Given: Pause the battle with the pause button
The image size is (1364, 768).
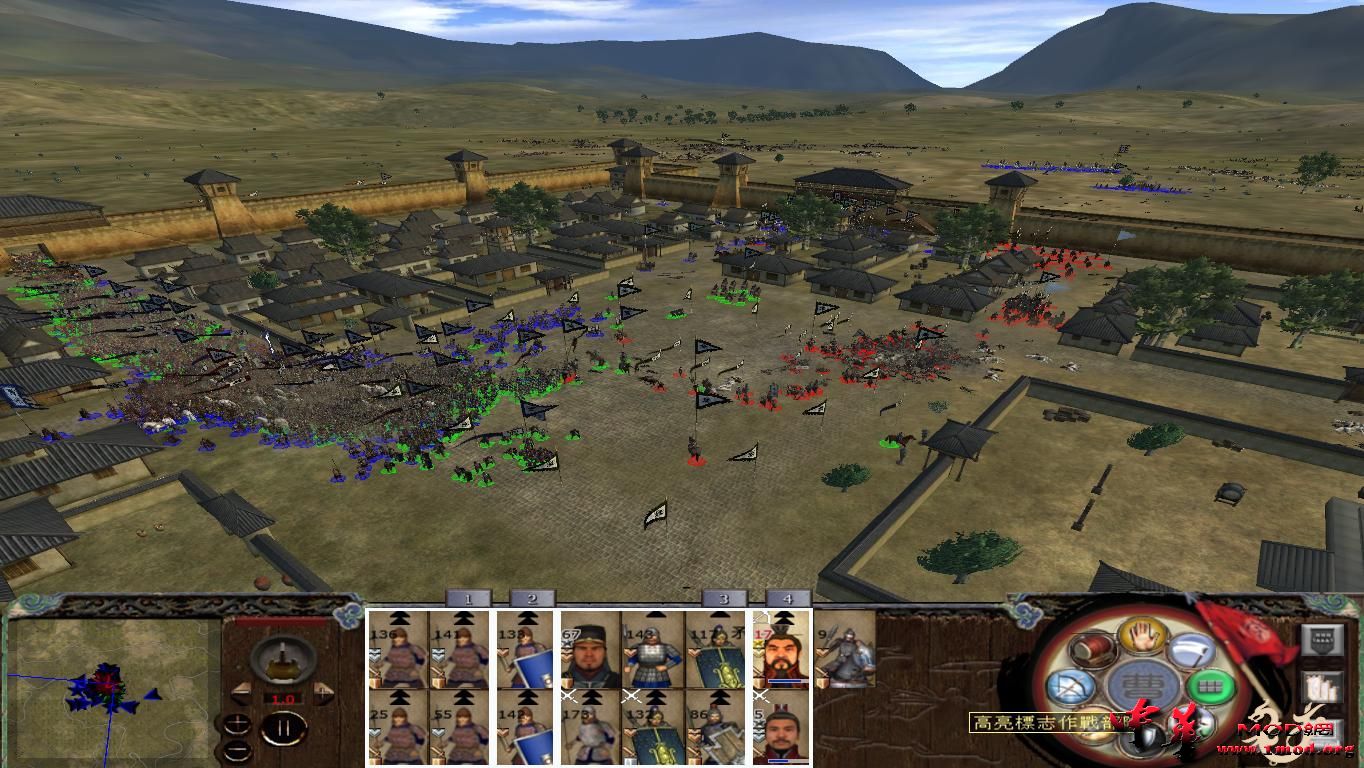Looking at the screenshot, I should (285, 729).
